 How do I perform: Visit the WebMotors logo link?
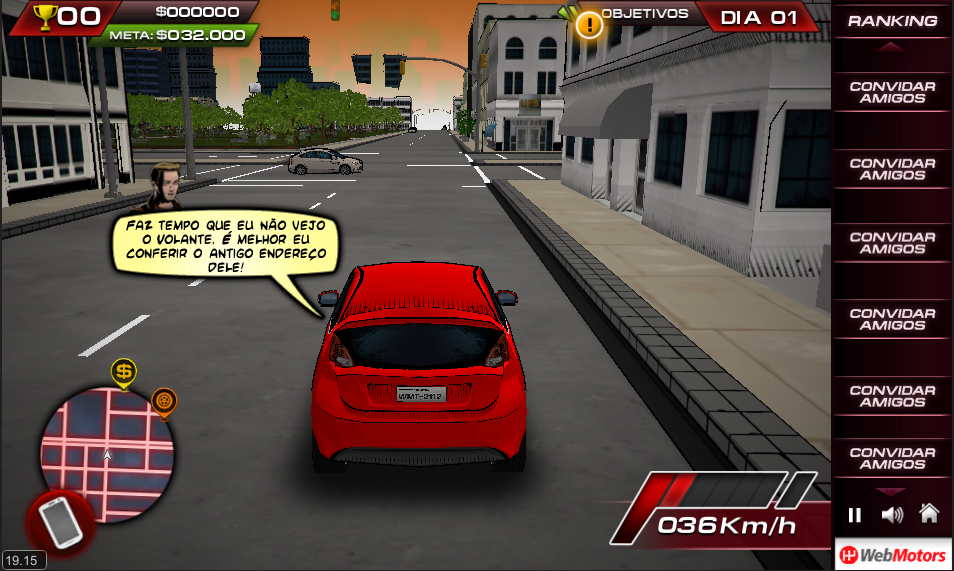[892, 555]
